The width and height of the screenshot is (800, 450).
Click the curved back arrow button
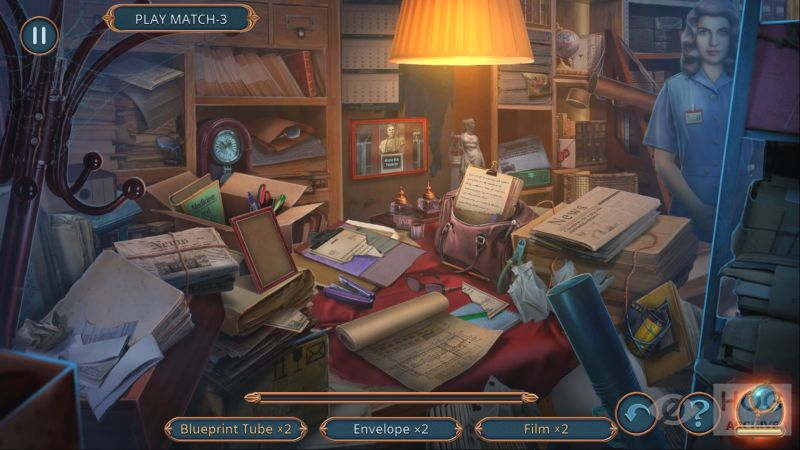click(636, 412)
